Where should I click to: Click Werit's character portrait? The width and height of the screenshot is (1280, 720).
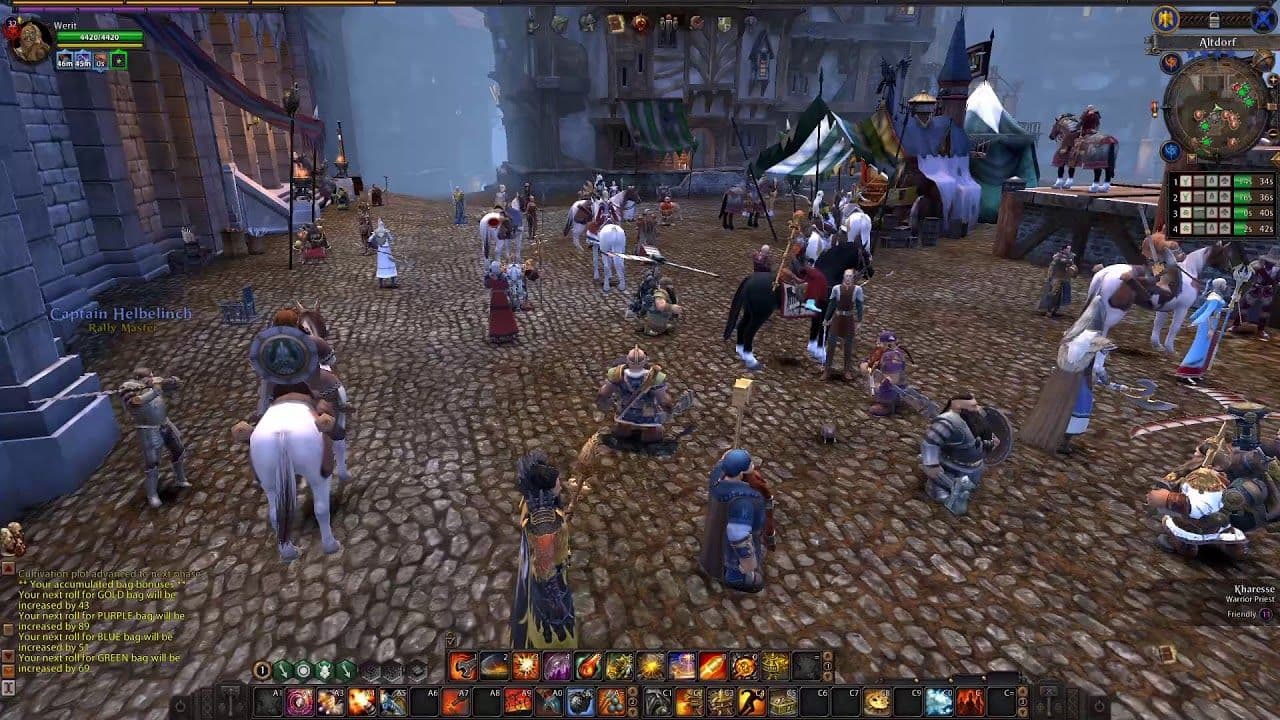[x=30, y=42]
